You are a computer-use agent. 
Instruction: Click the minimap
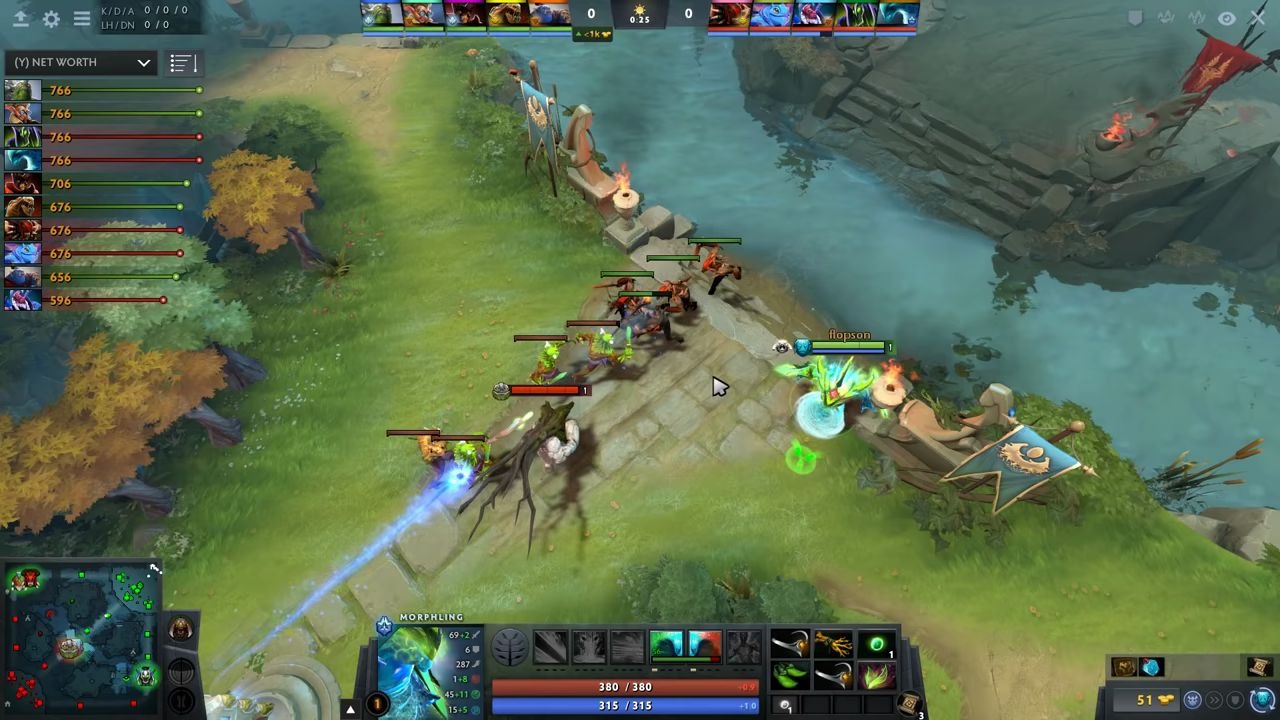pos(80,640)
